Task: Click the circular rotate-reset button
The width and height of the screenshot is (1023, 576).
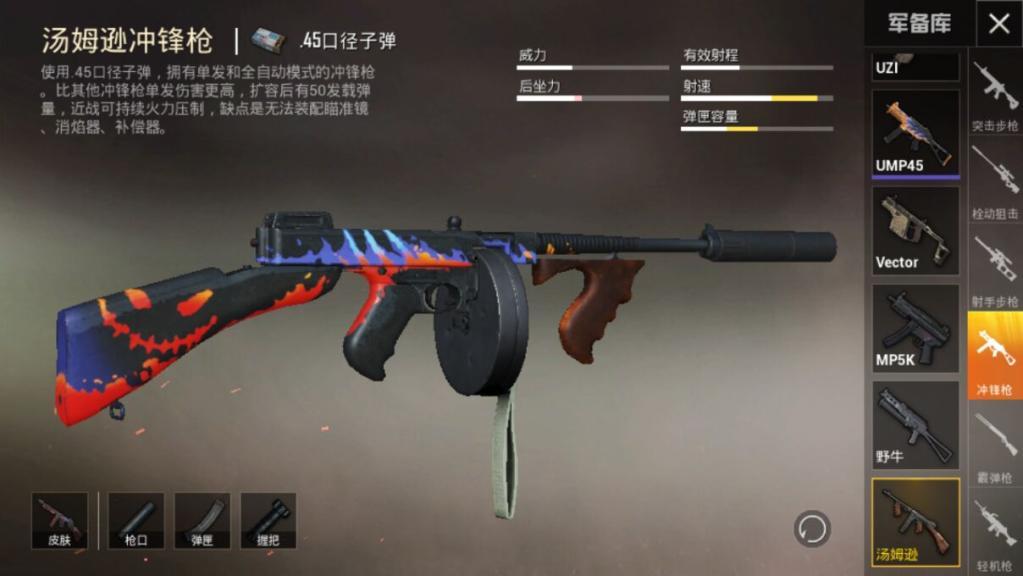Action: coord(812,528)
